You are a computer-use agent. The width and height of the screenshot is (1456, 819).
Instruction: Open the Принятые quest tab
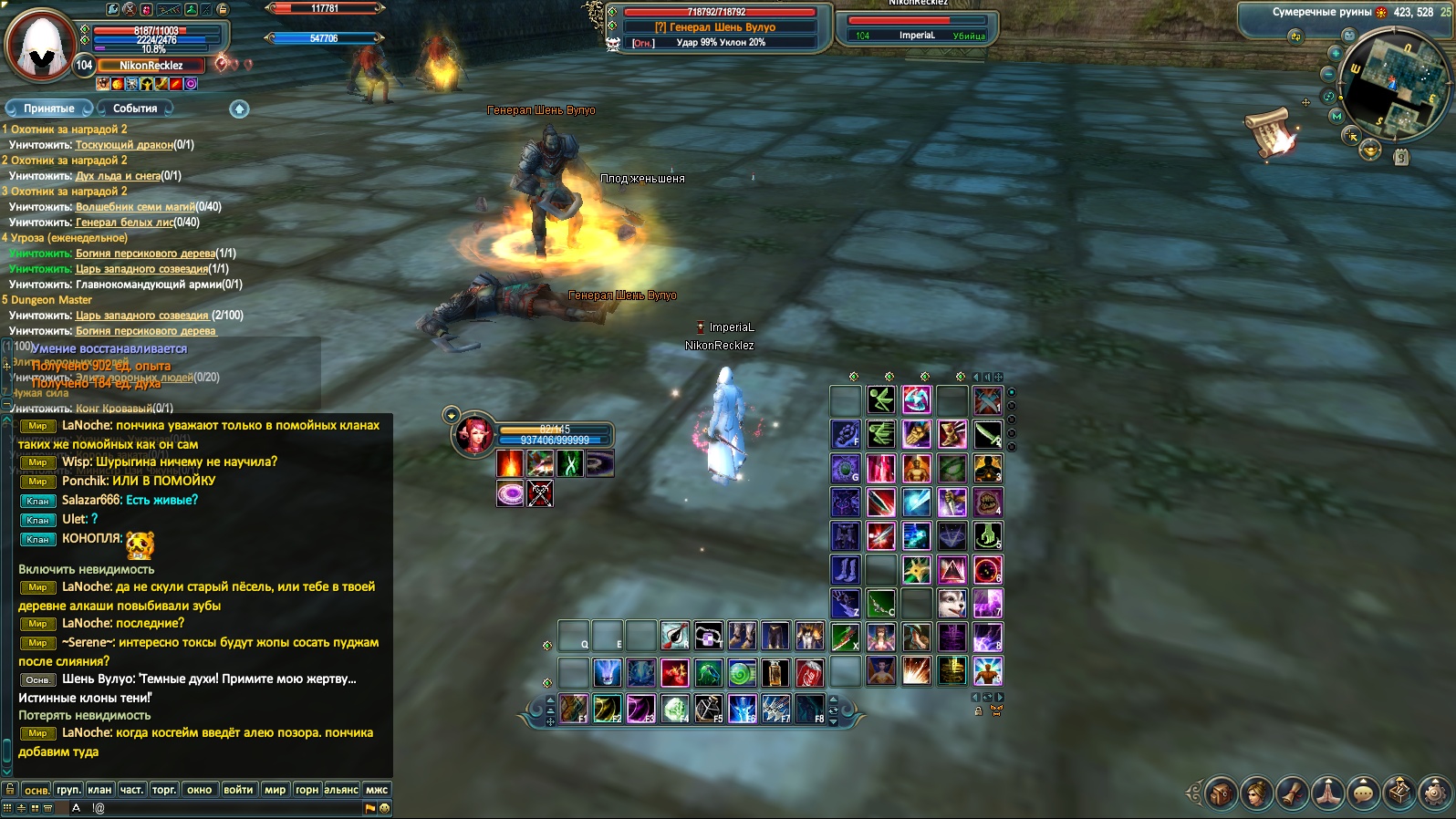pos(49,109)
